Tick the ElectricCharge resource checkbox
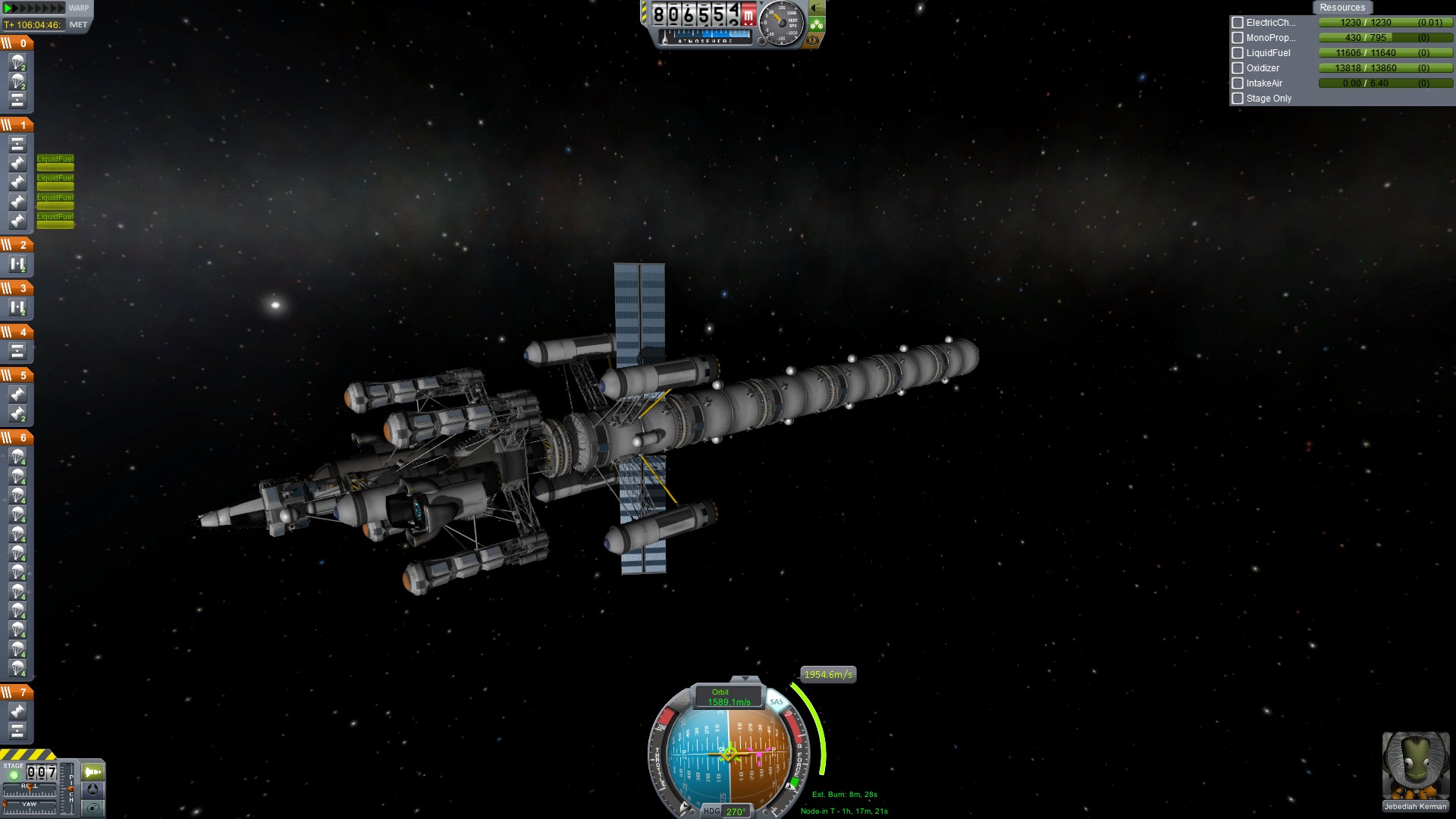 pos(1238,23)
